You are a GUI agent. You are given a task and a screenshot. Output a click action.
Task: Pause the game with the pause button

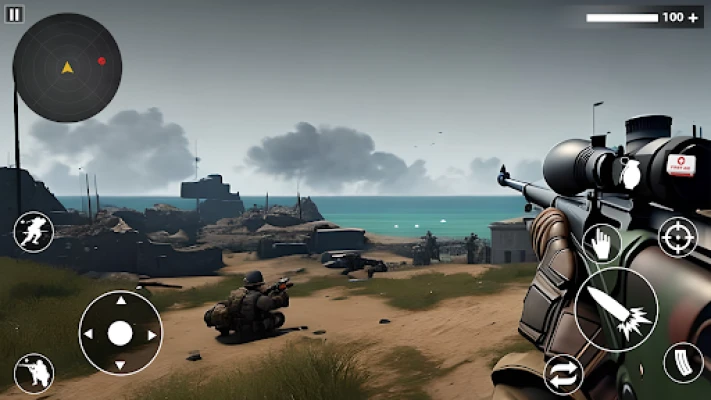point(14,15)
